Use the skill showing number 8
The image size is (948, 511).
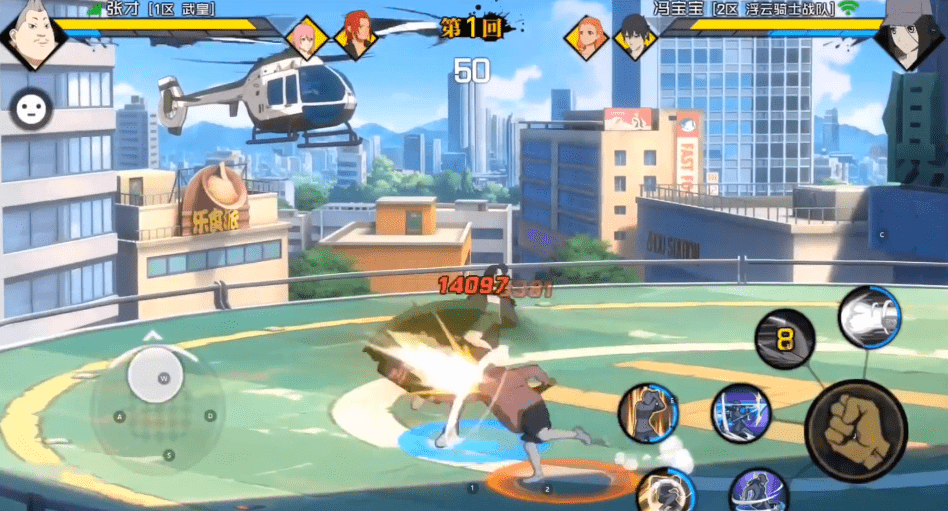click(785, 339)
